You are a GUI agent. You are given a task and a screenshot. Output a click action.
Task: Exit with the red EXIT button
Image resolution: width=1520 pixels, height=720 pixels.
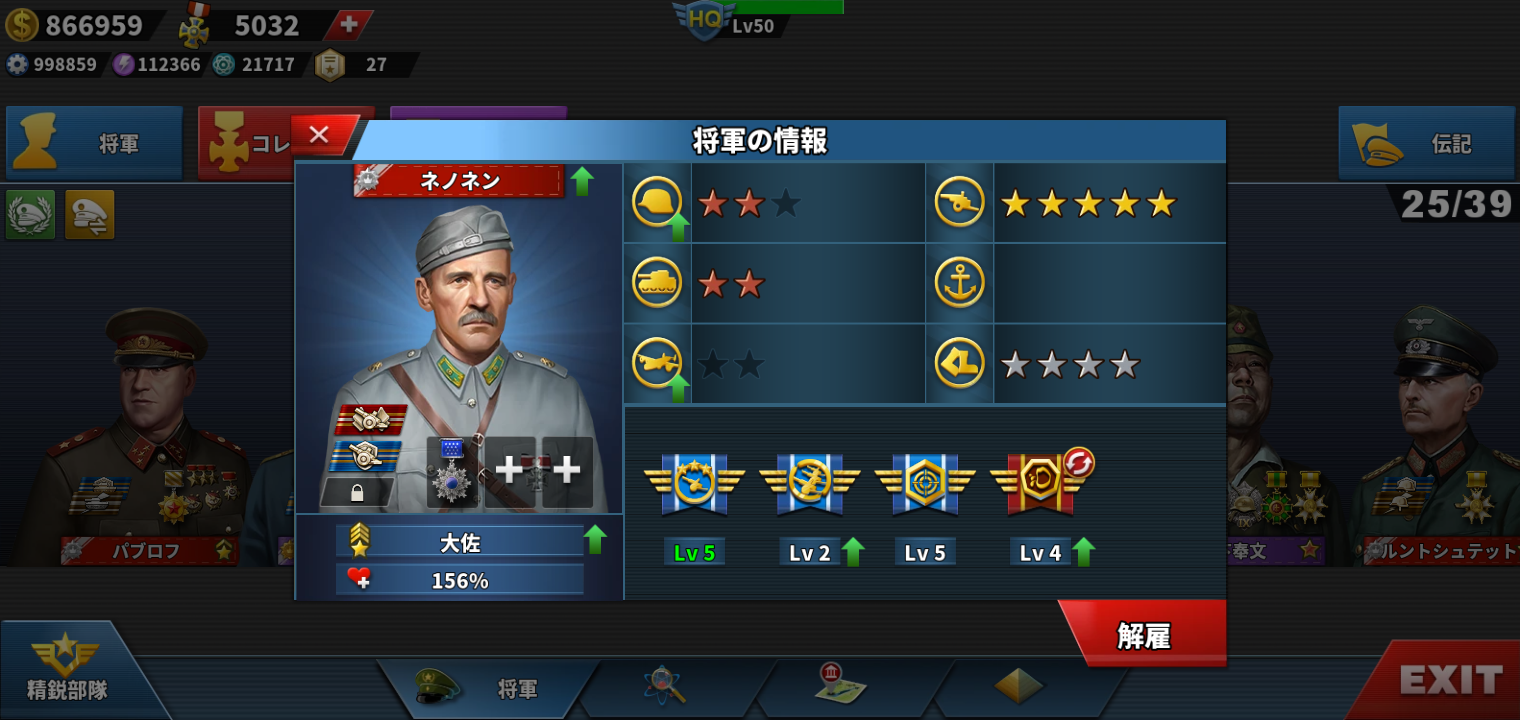coord(1450,681)
